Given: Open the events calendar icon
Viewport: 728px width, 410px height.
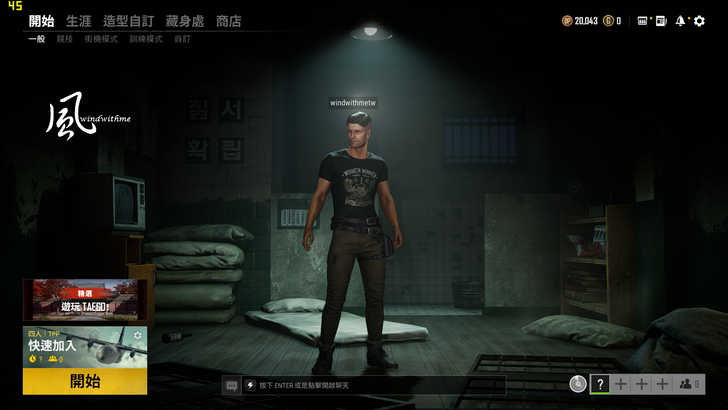Looking at the screenshot, I should click(643, 21).
